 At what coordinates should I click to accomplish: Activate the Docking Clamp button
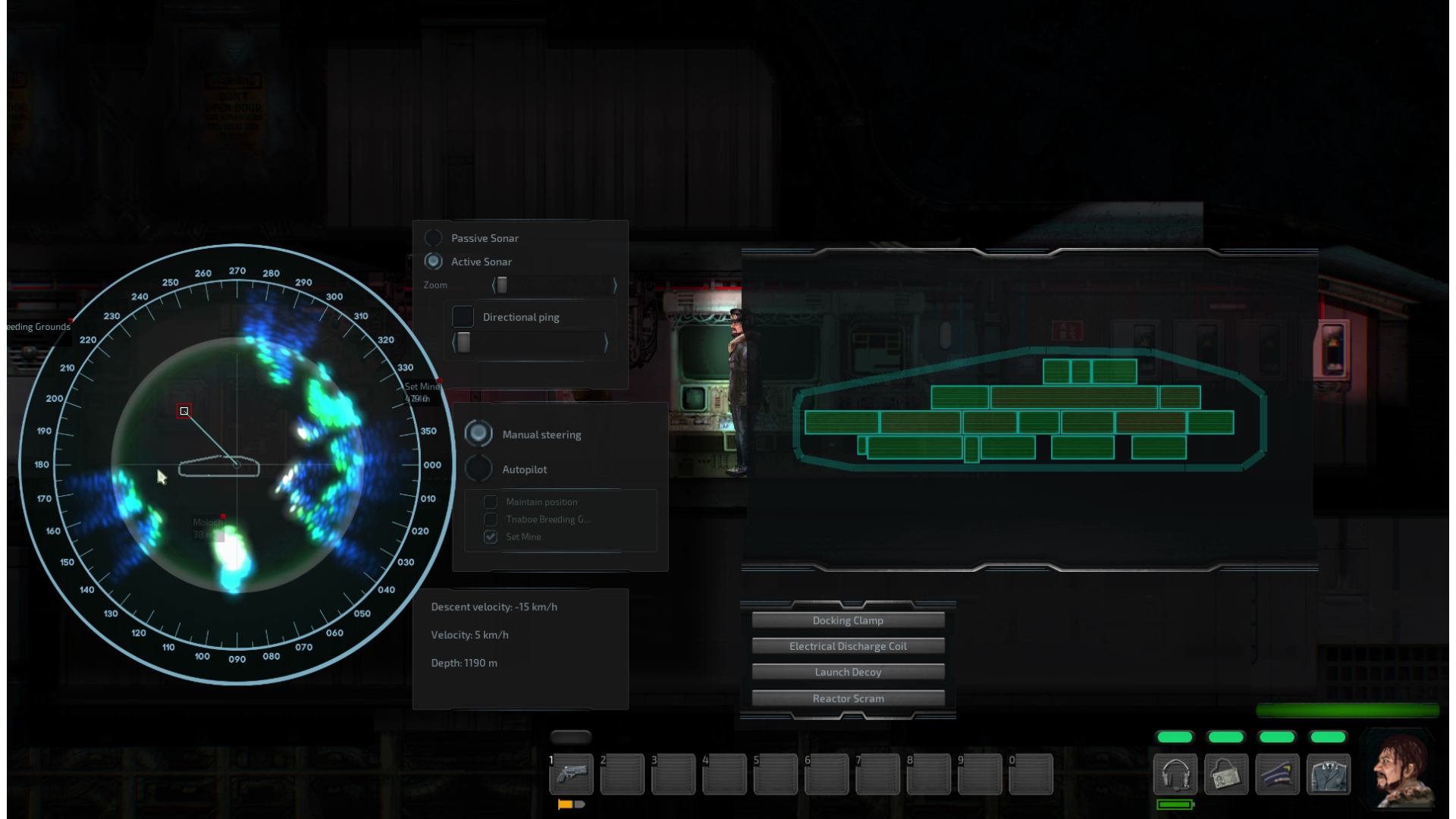pyautogui.click(x=848, y=620)
